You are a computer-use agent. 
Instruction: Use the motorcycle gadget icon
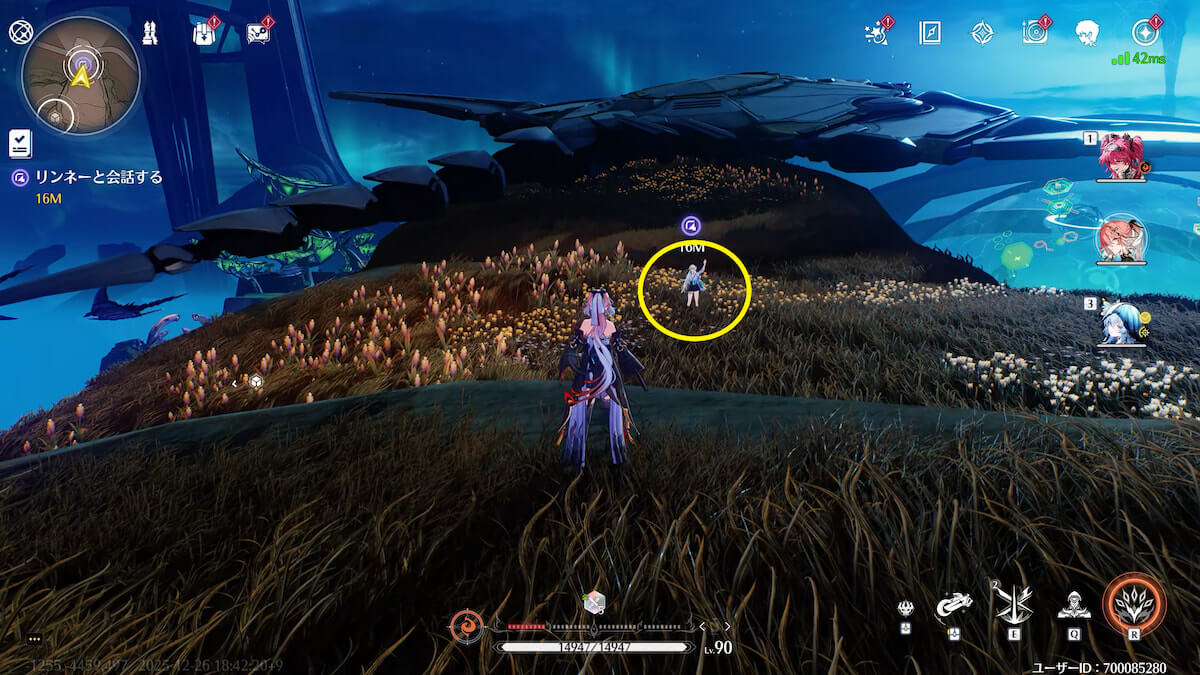click(954, 606)
